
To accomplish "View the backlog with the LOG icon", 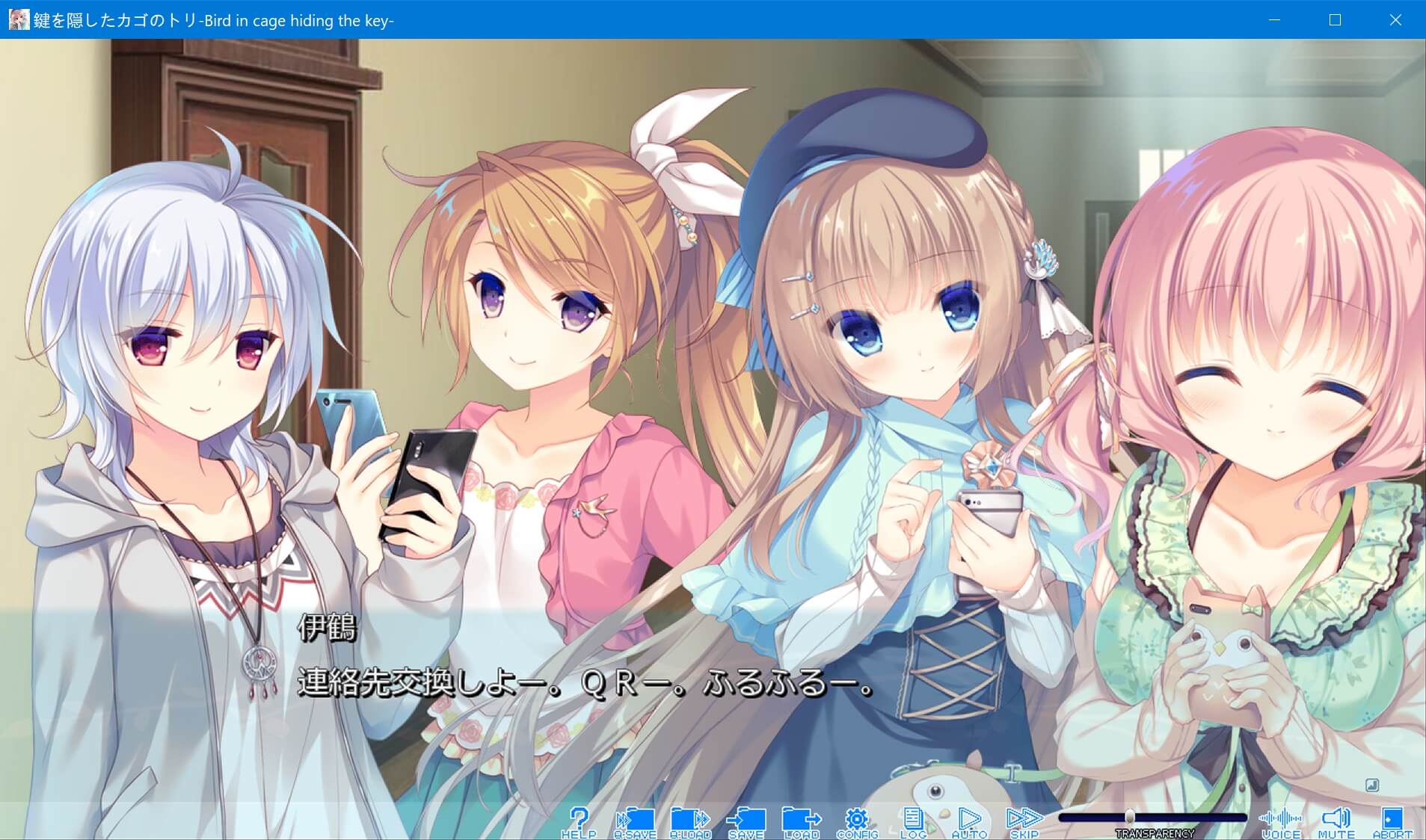I will pos(913,820).
